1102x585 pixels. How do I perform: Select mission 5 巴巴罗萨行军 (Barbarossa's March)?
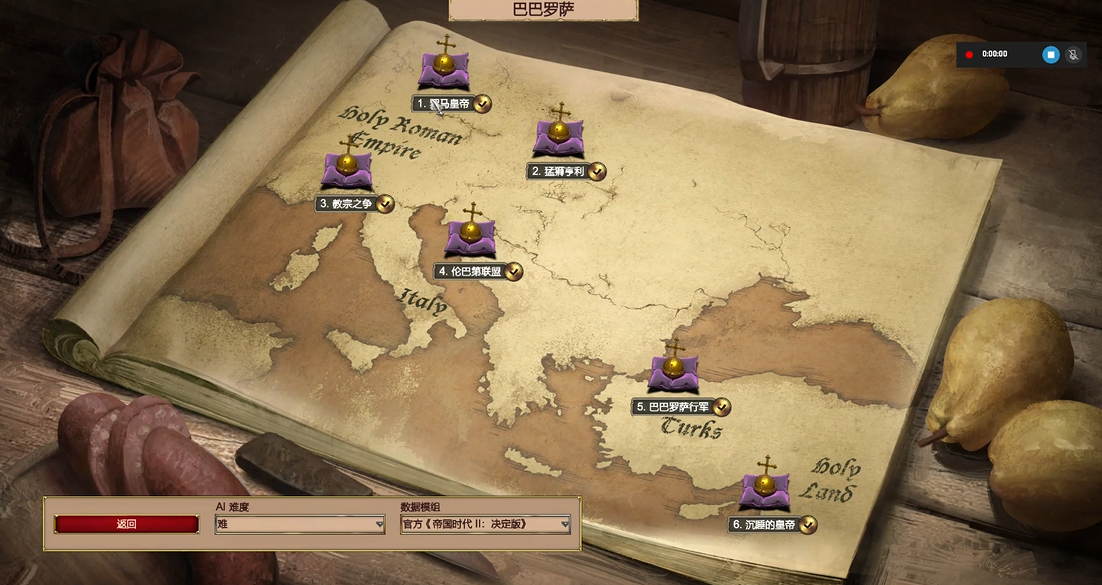673,371
